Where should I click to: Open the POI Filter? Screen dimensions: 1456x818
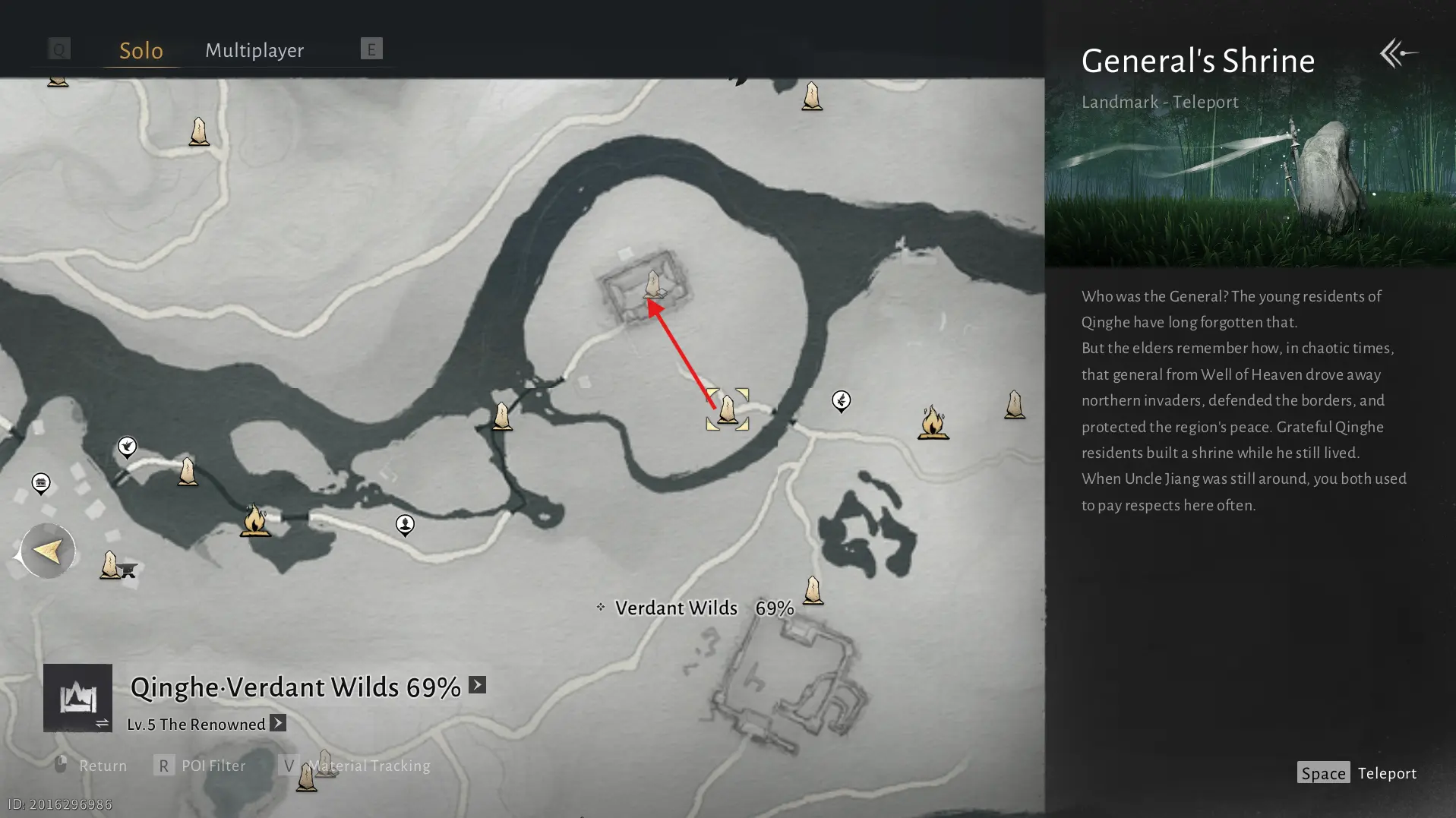tap(201, 766)
